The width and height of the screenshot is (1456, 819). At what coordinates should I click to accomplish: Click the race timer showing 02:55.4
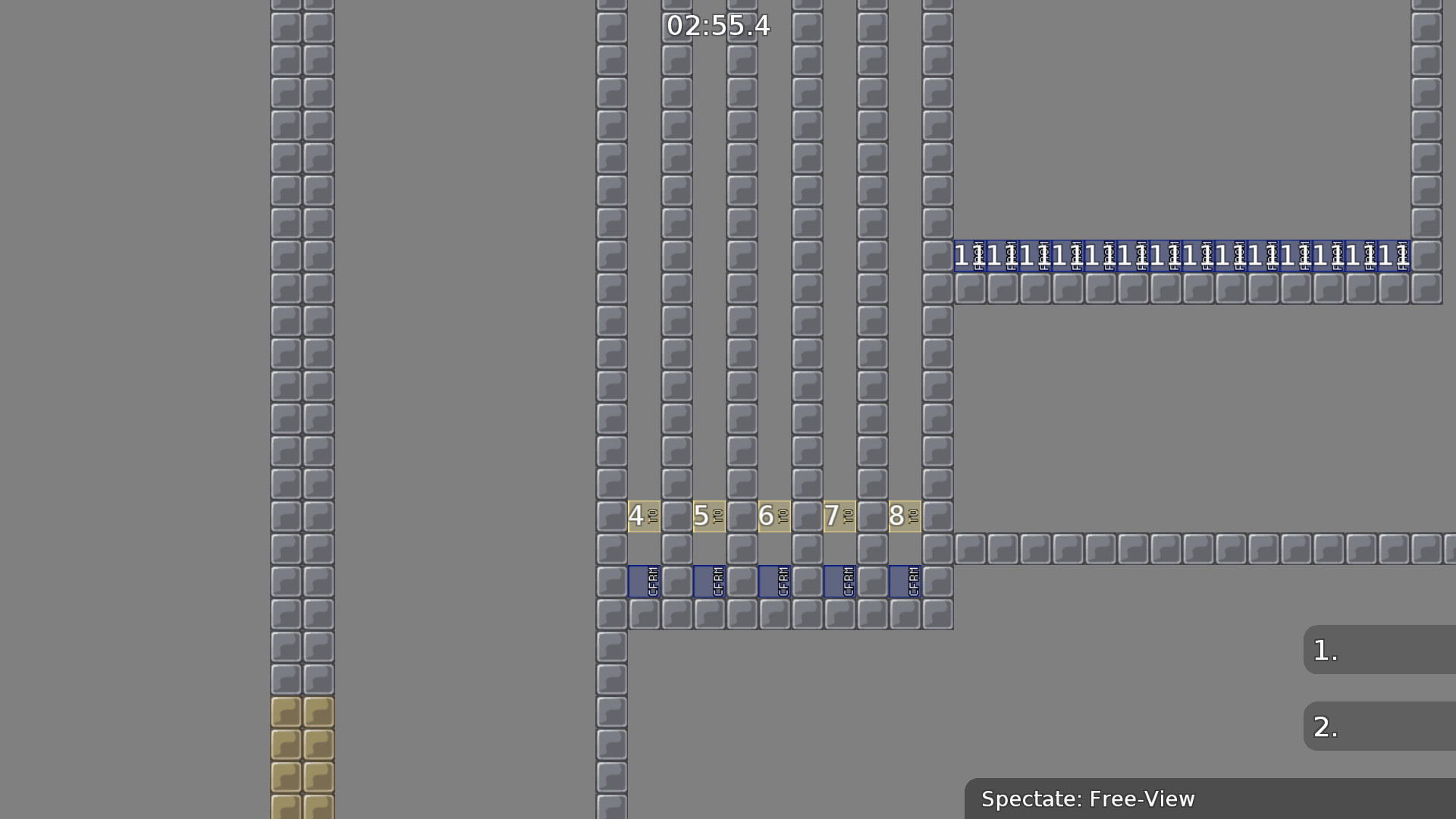(717, 25)
